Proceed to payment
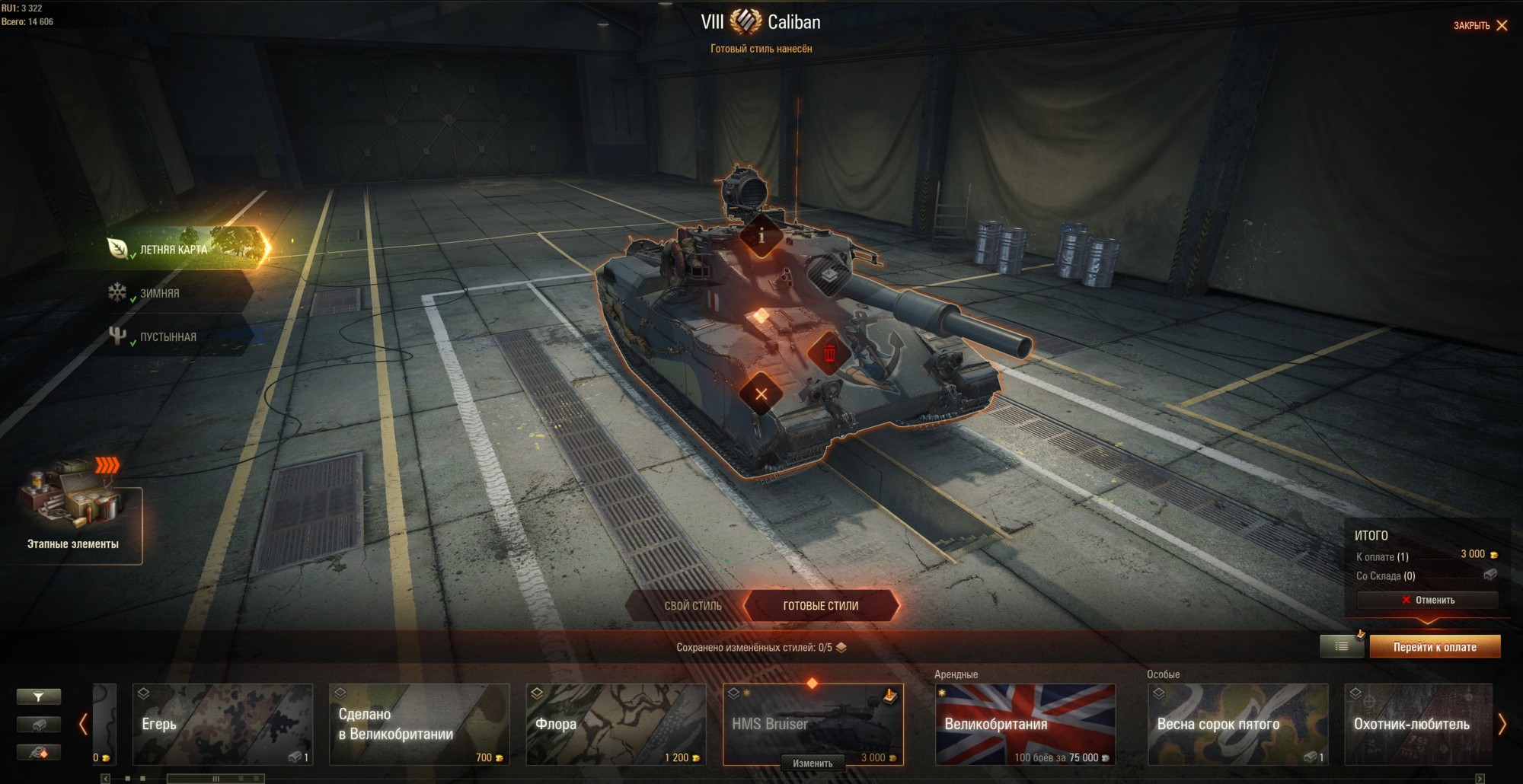Viewport: 1523px width, 784px height. point(1435,647)
